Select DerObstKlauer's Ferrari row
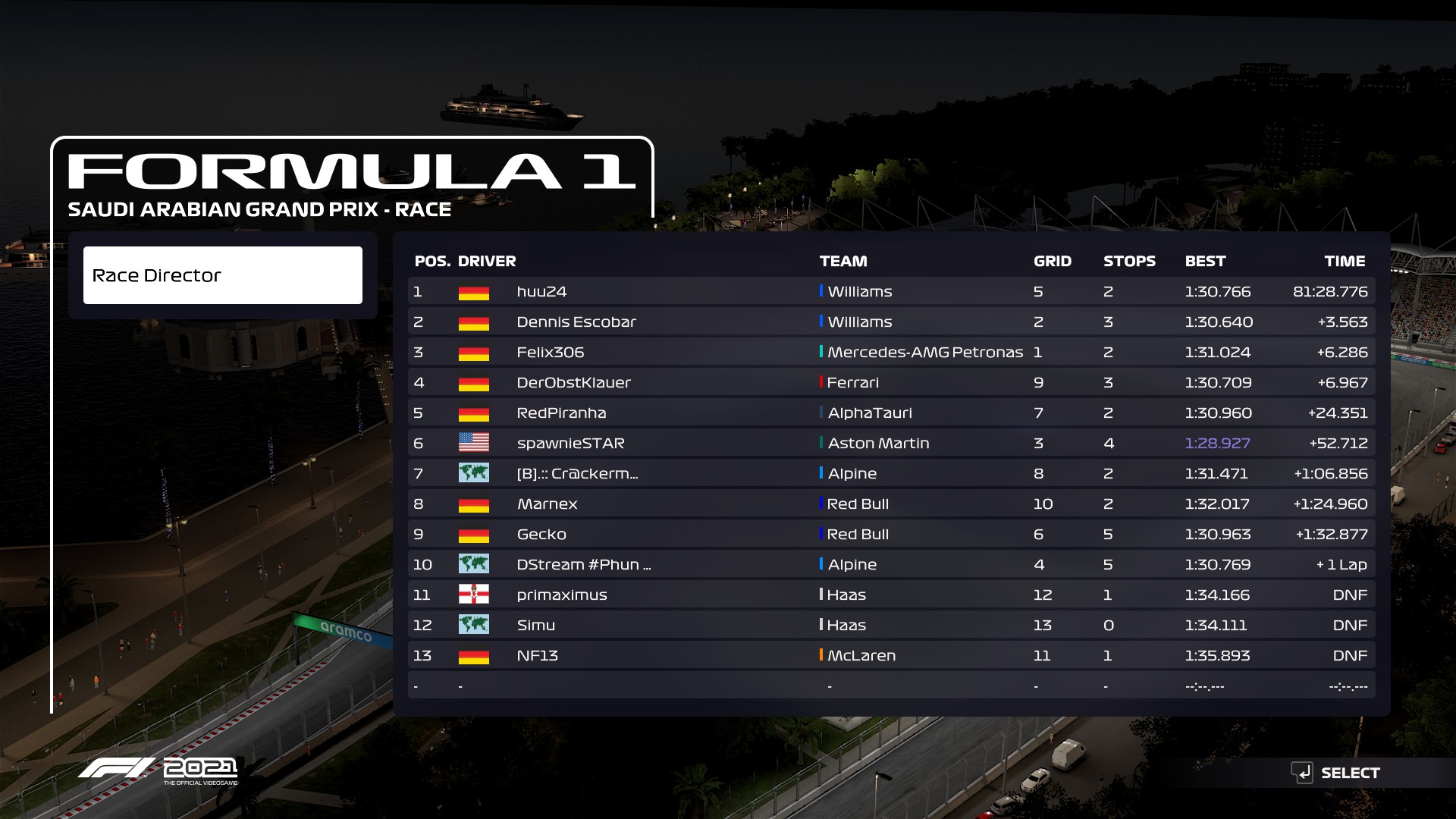 (891, 382)
